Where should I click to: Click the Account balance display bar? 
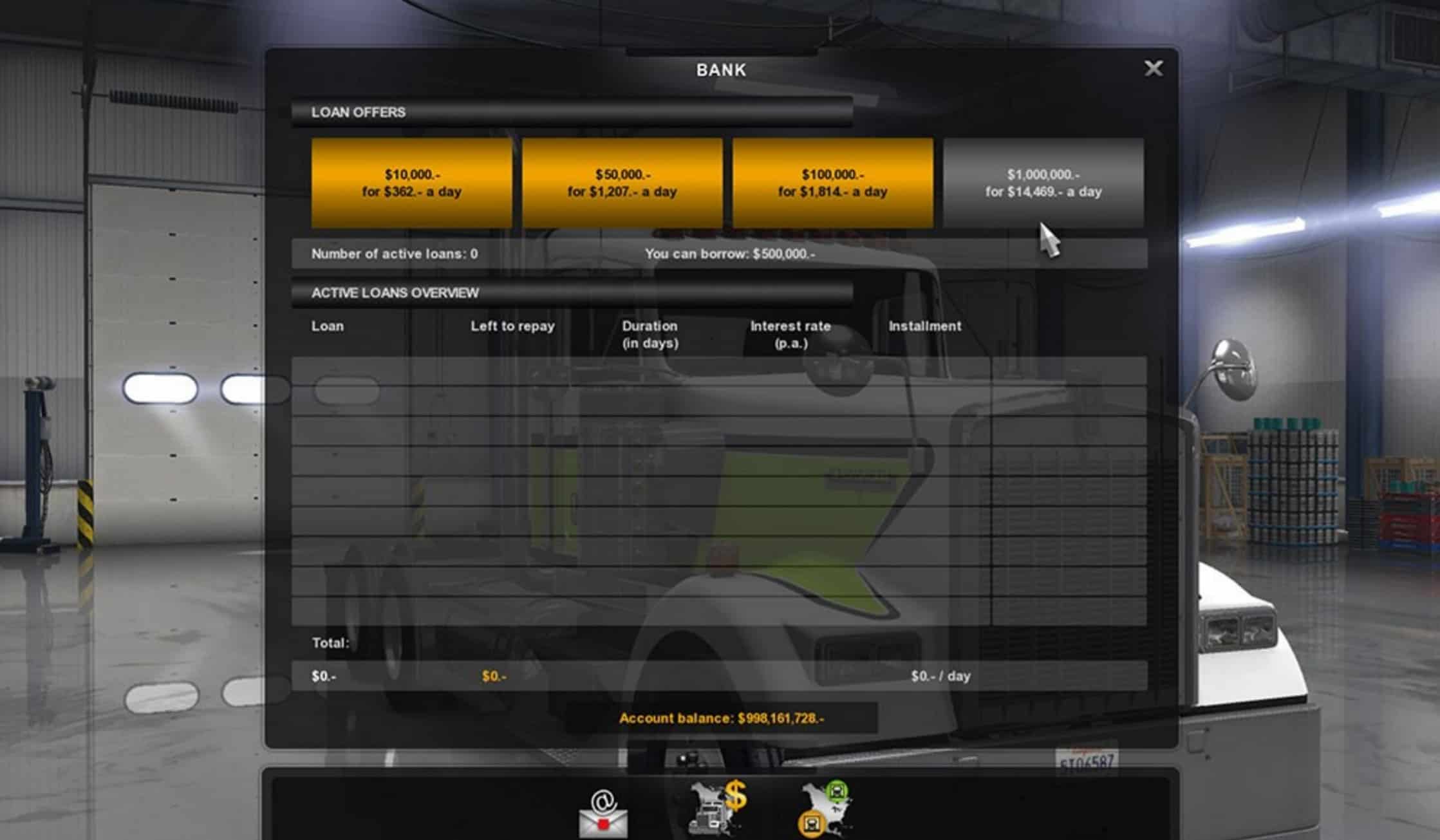click(721, 718)
